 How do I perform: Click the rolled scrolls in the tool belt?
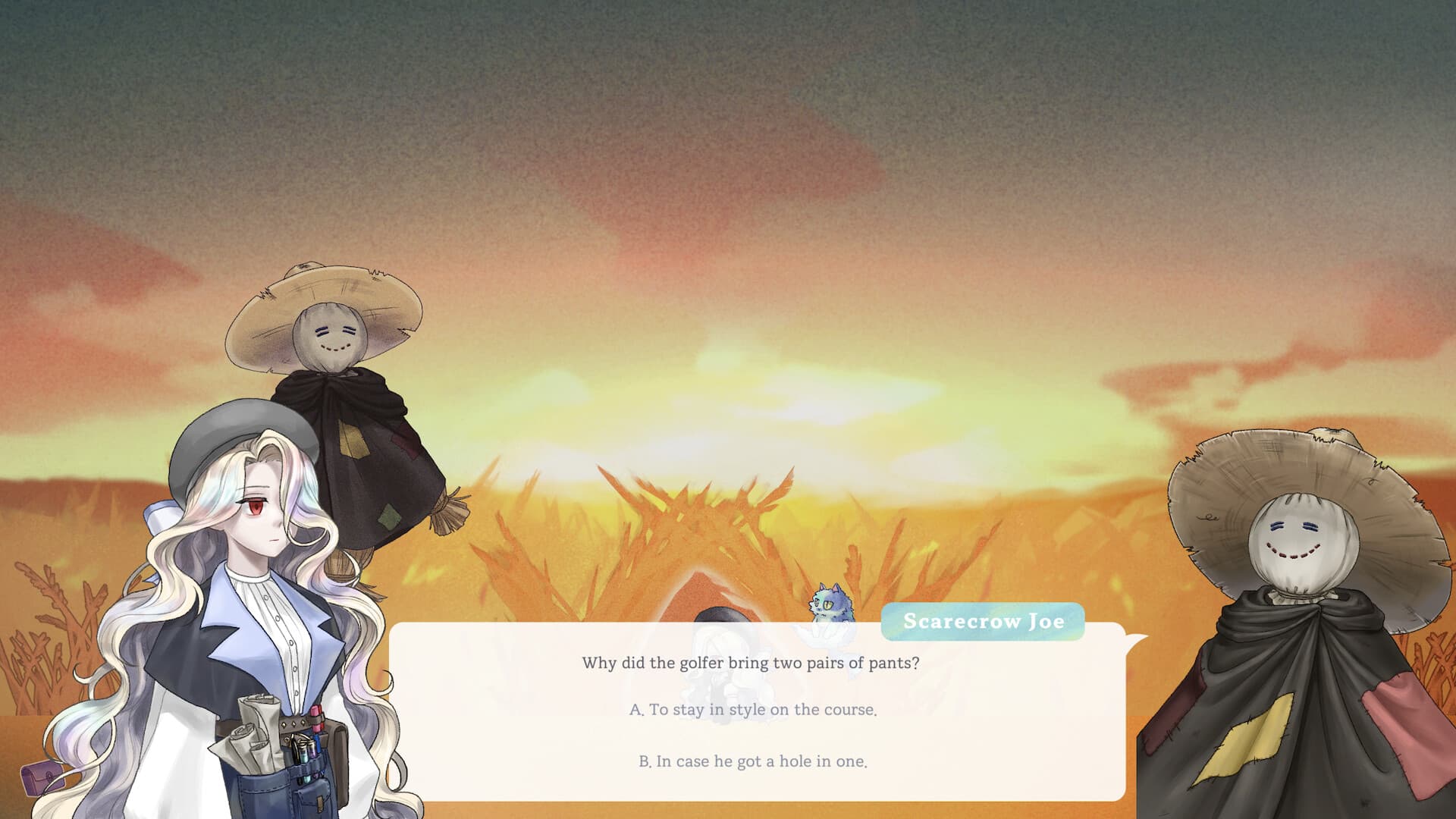pos(254,728)
